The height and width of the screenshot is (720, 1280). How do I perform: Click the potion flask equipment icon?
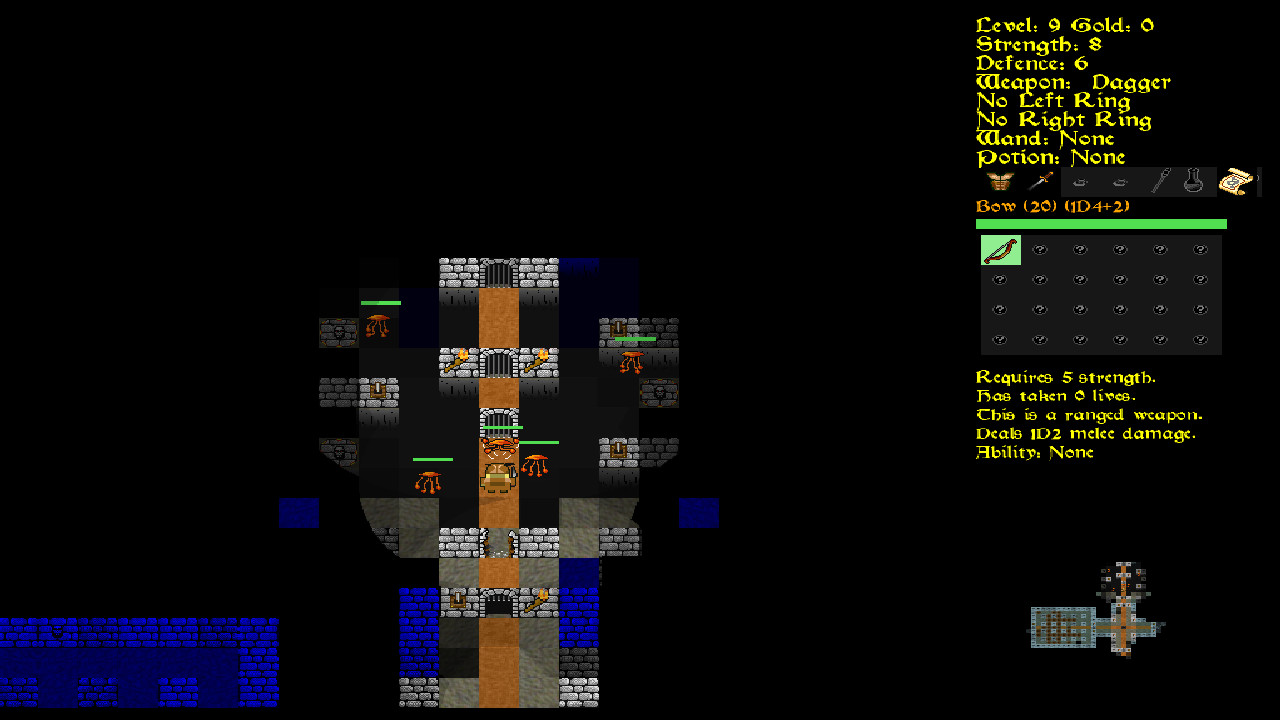[x=1193, y=181]
